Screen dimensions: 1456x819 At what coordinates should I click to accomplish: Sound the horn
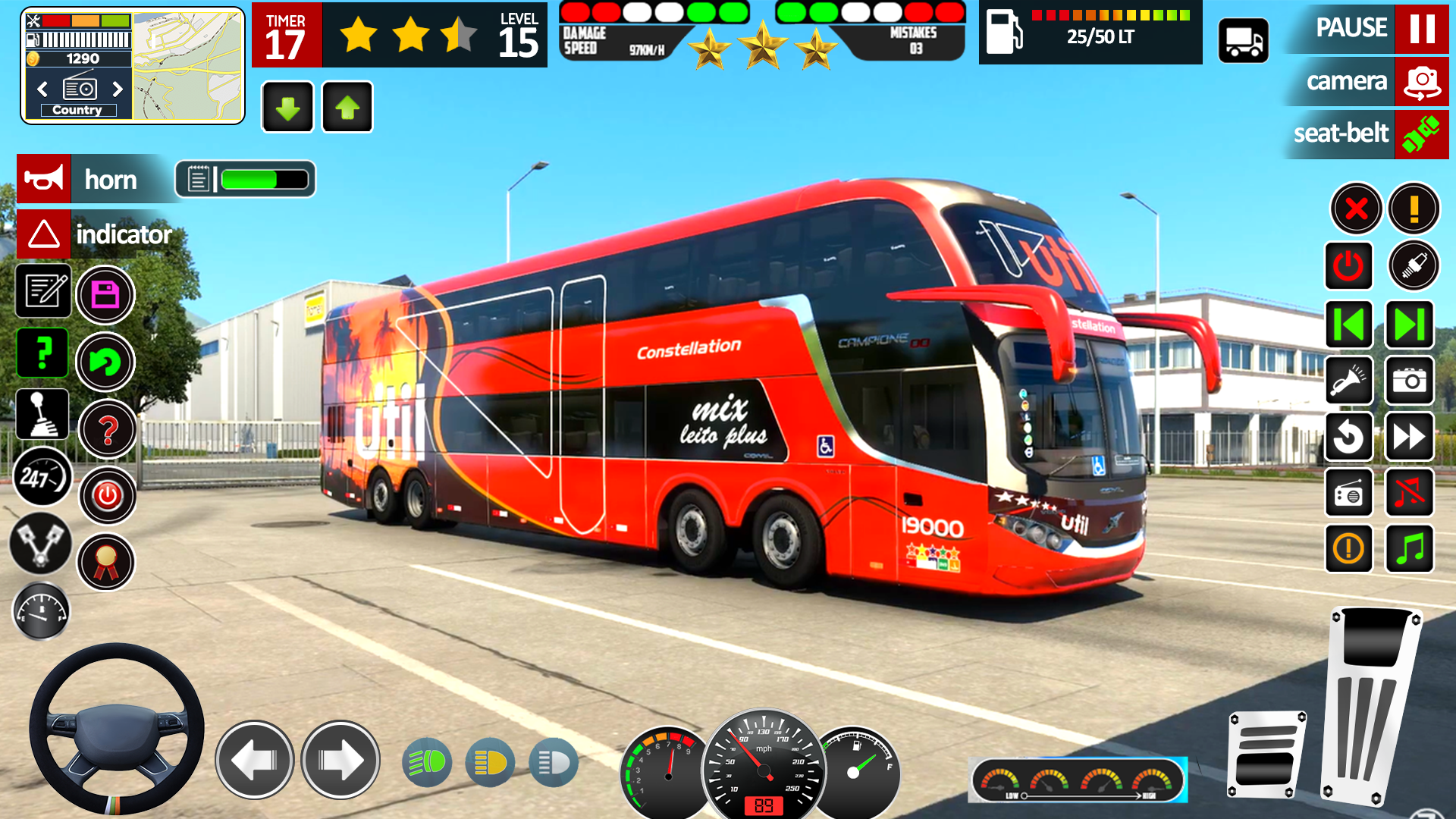tap(44, 179)
